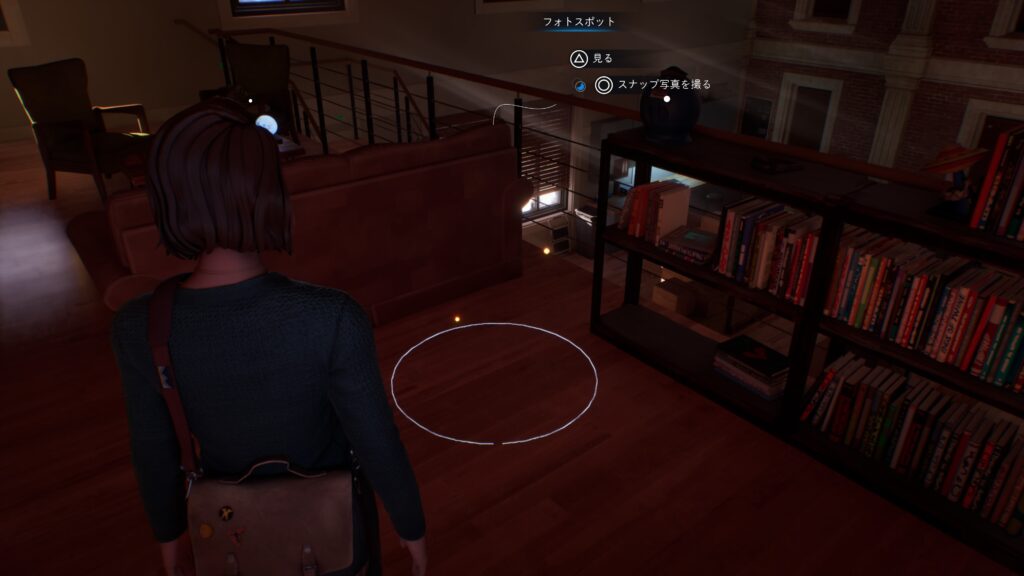This screenshot has width=1024, height=576.
Task: Select the スナップ写真を撮る photo option
Action: 653,85
